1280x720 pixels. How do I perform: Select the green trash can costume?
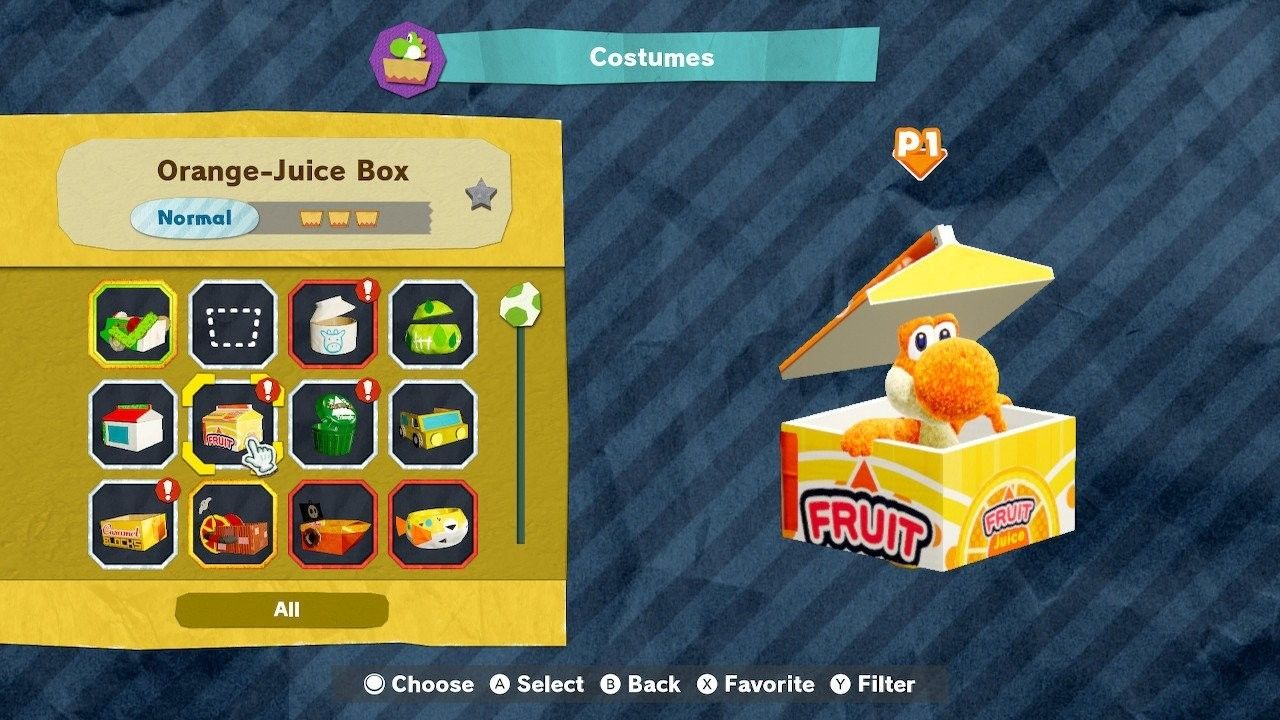pyautogui.click(x=332, y=424)
